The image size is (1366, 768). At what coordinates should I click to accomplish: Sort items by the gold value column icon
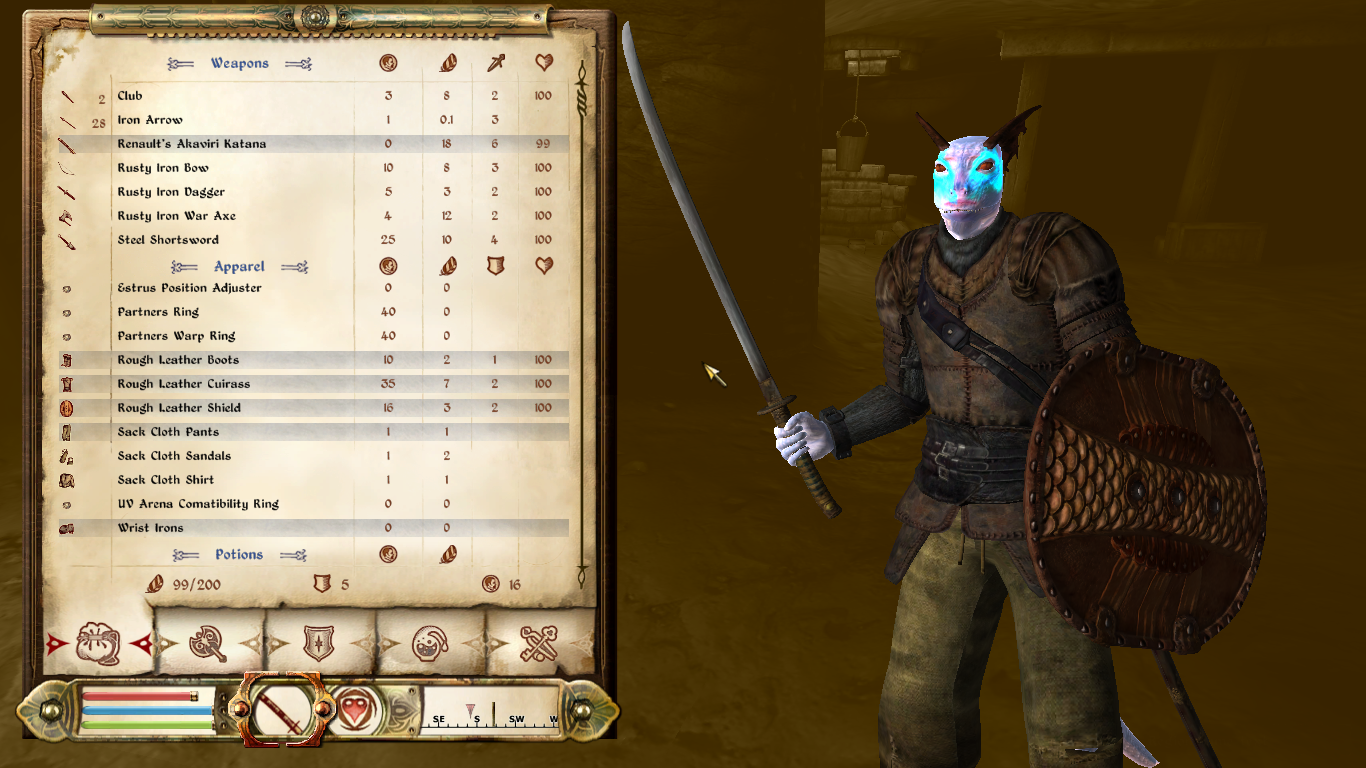pos(388,64)
